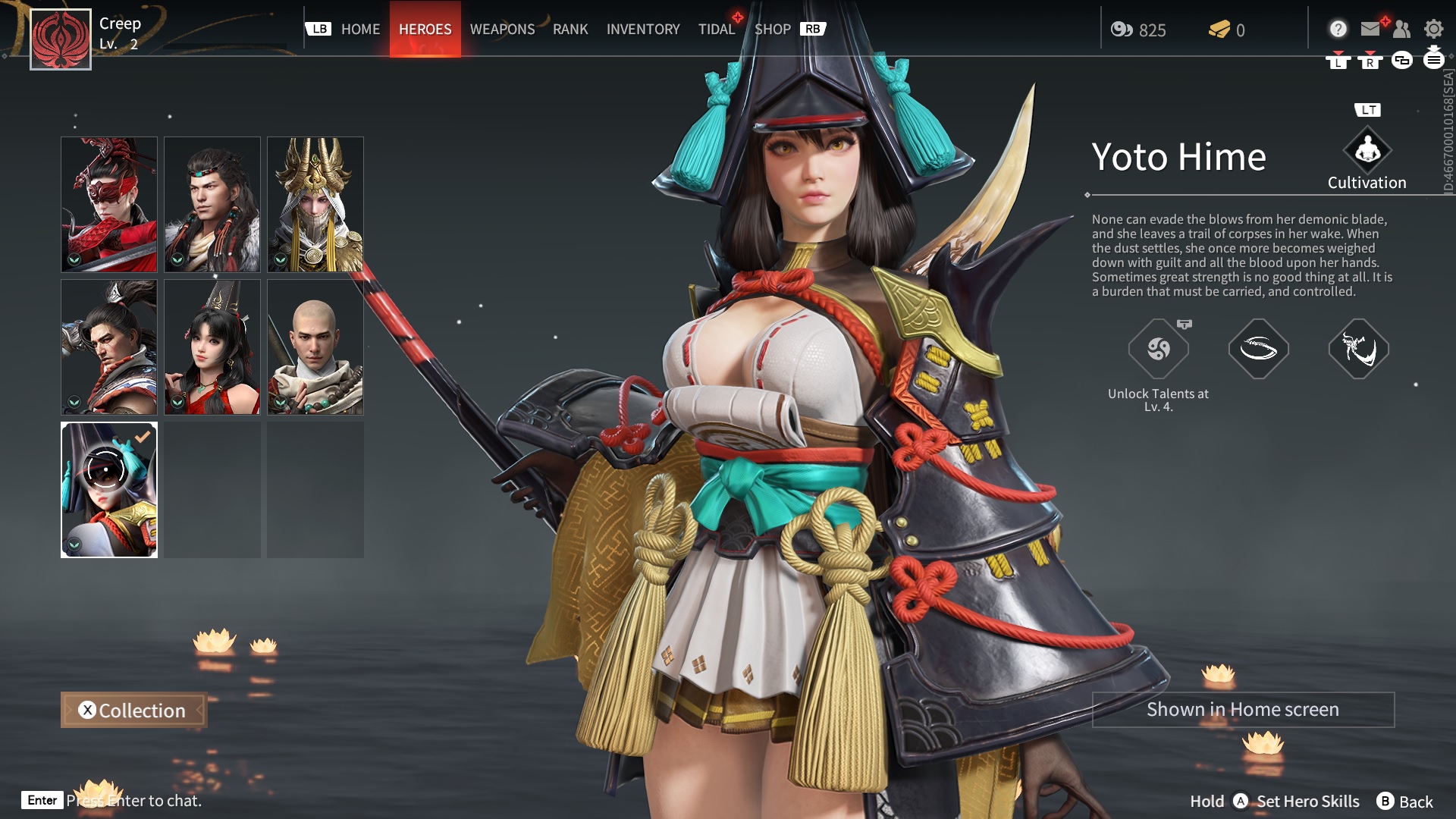
Task: Click the Shown in Home screen button
Action: point(1243,710)
